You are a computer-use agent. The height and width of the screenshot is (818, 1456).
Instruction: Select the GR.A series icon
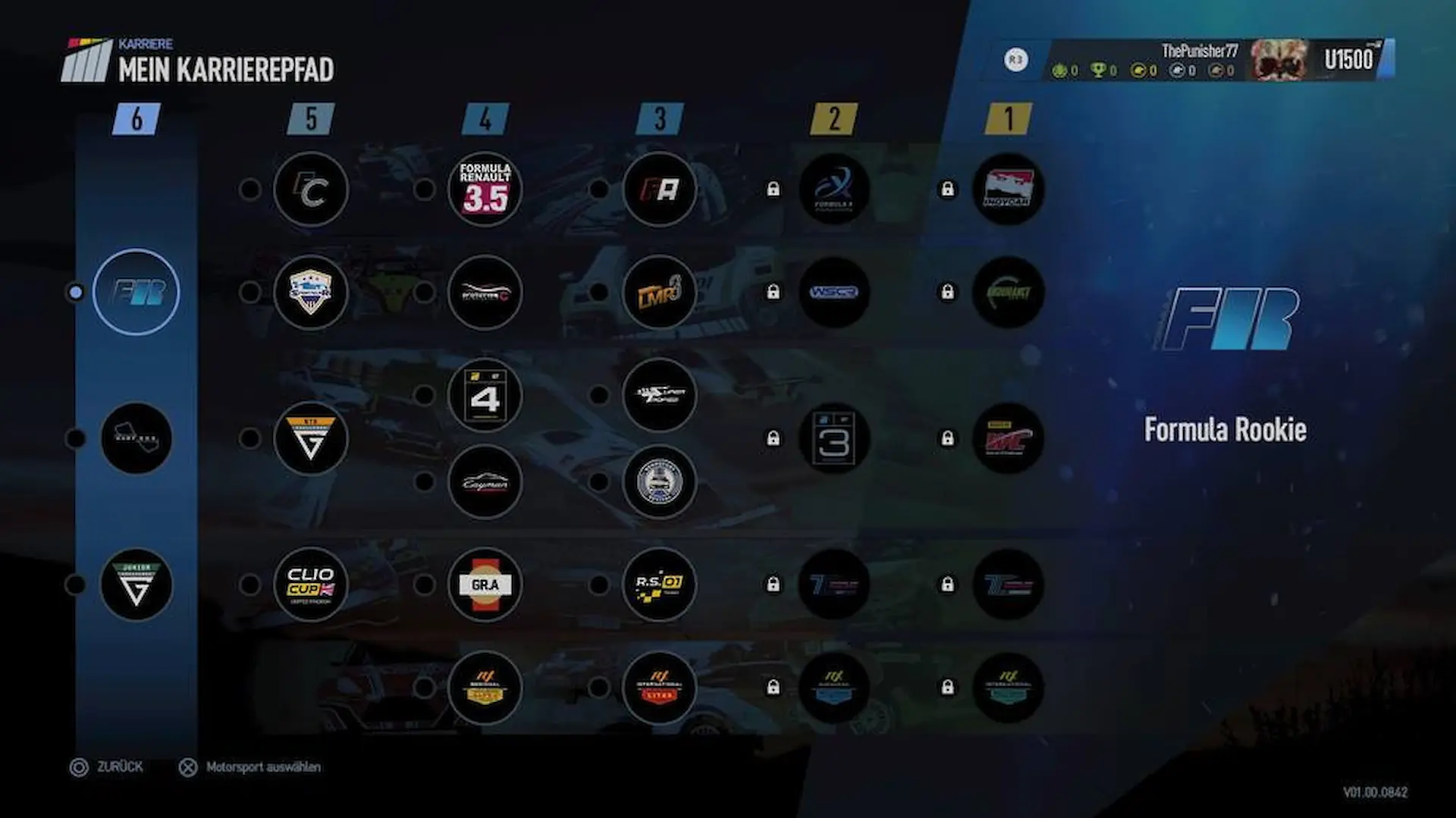(x=485, y=585)
